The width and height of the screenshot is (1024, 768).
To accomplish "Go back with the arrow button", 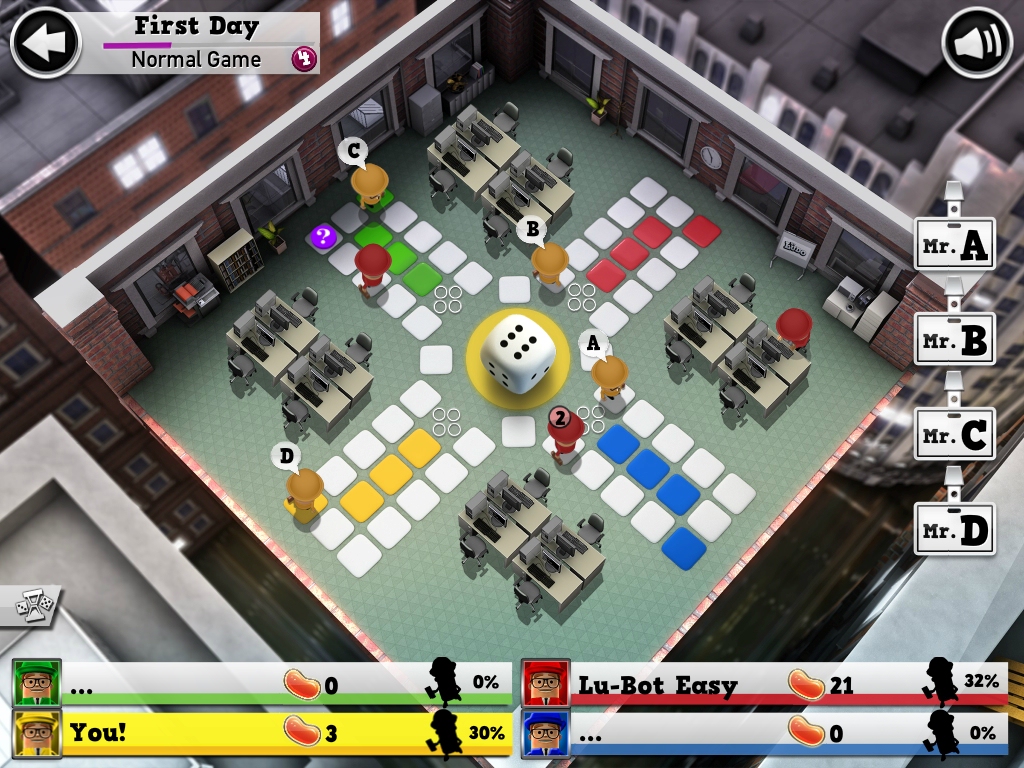I will 45,42.
